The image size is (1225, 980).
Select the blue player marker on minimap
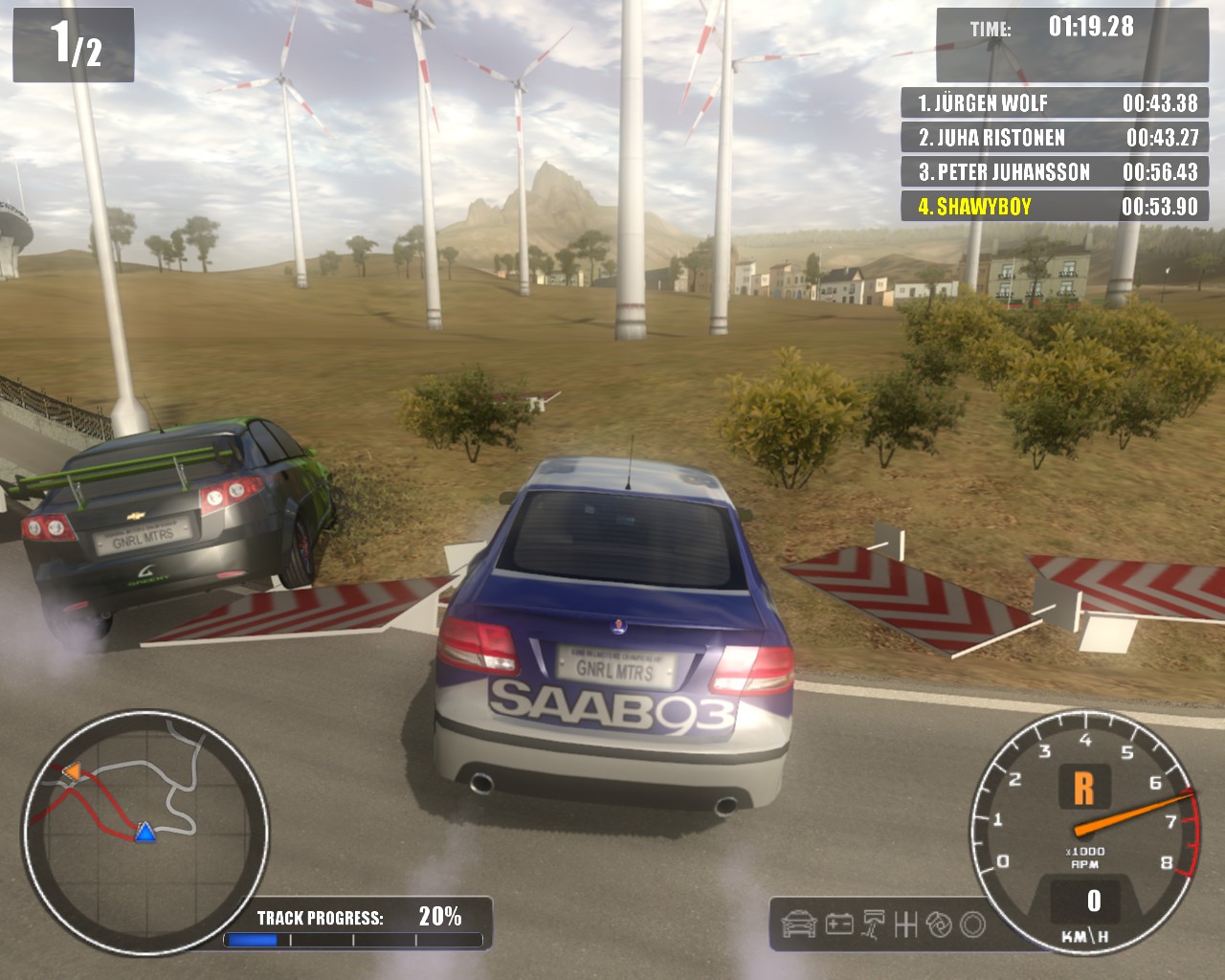pos(145,832)
